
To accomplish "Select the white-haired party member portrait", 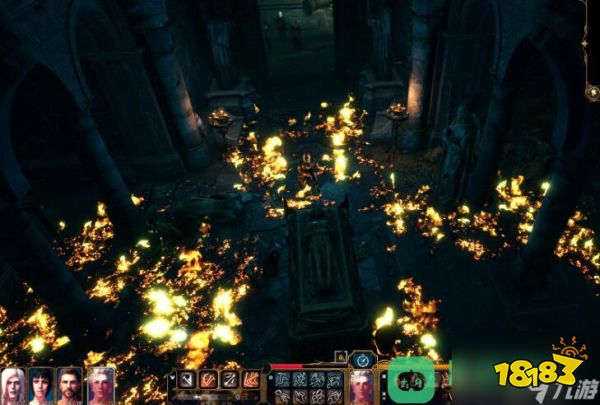I will pos(14,386).
